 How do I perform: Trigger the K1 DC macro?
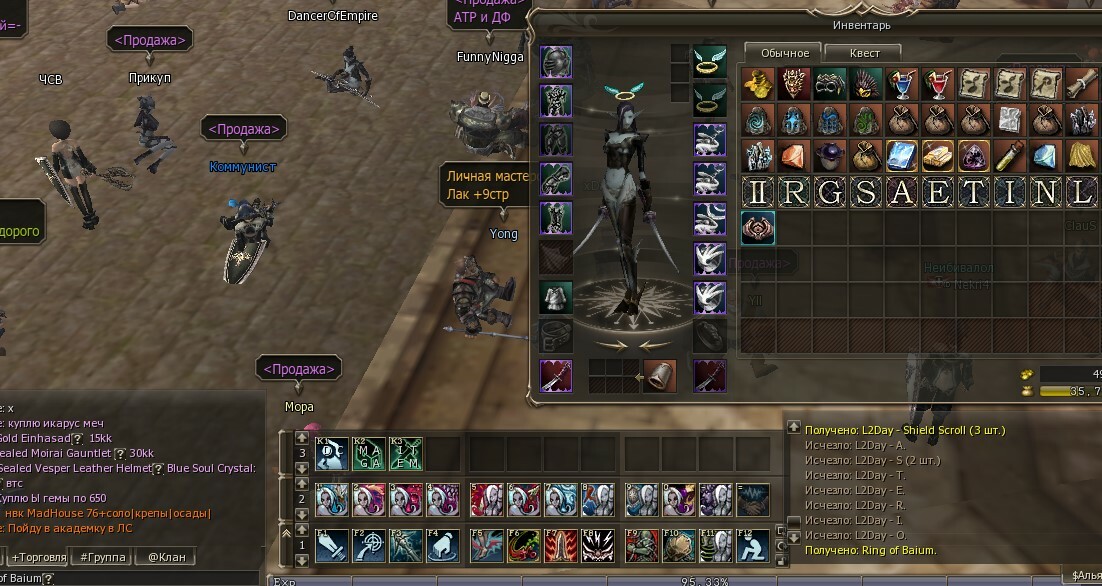(x=332, y=453)
